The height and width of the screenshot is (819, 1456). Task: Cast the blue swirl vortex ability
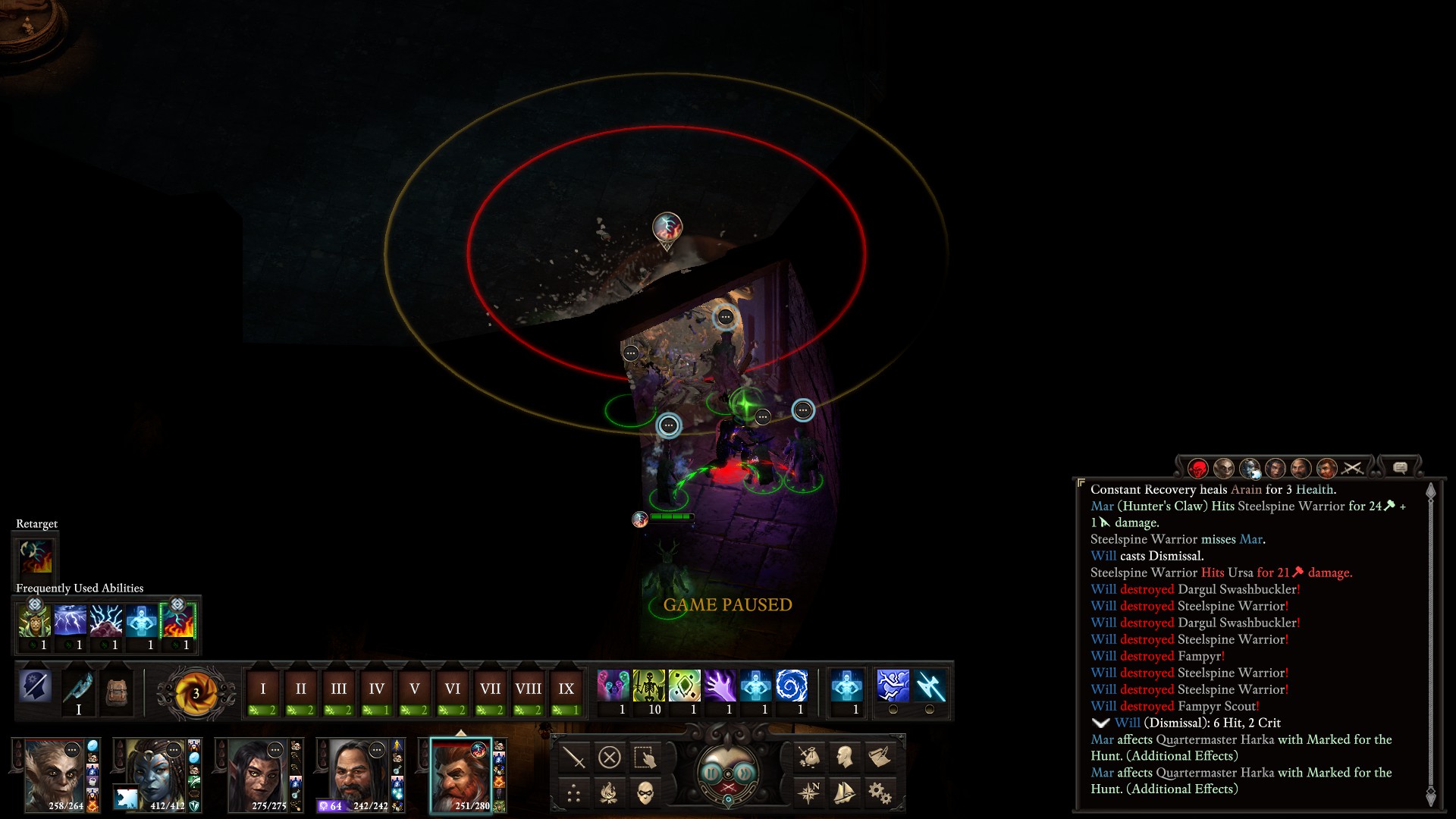point(791,686)
